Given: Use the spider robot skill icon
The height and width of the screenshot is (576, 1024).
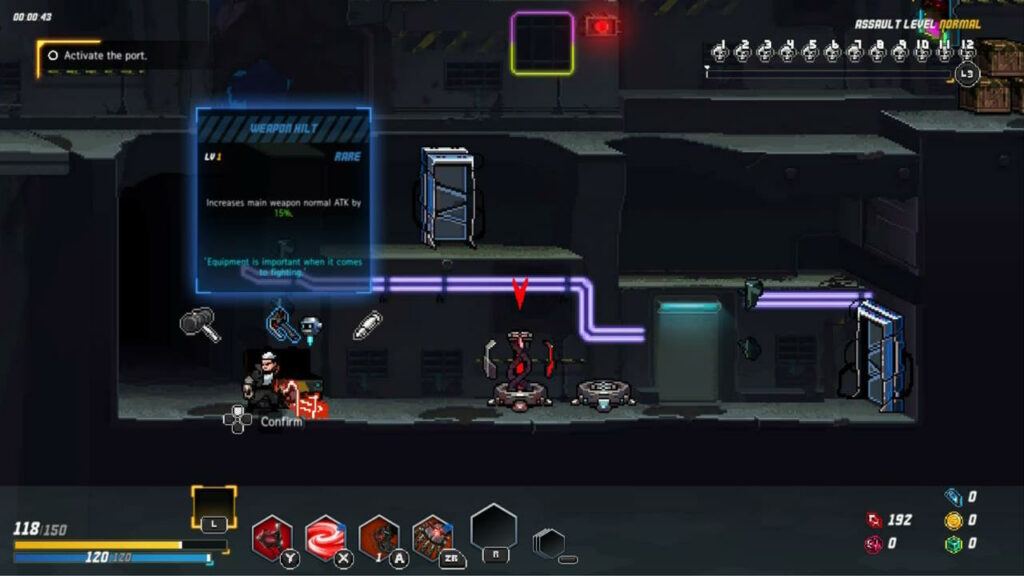Looking at the screenshot, I should (432, 536).
